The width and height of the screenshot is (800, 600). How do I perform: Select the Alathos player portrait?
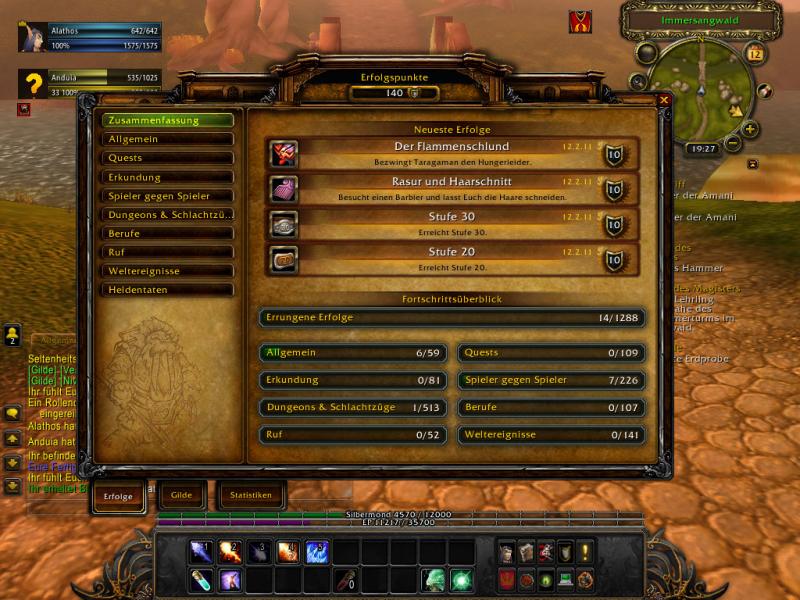(x=32, y=37)
